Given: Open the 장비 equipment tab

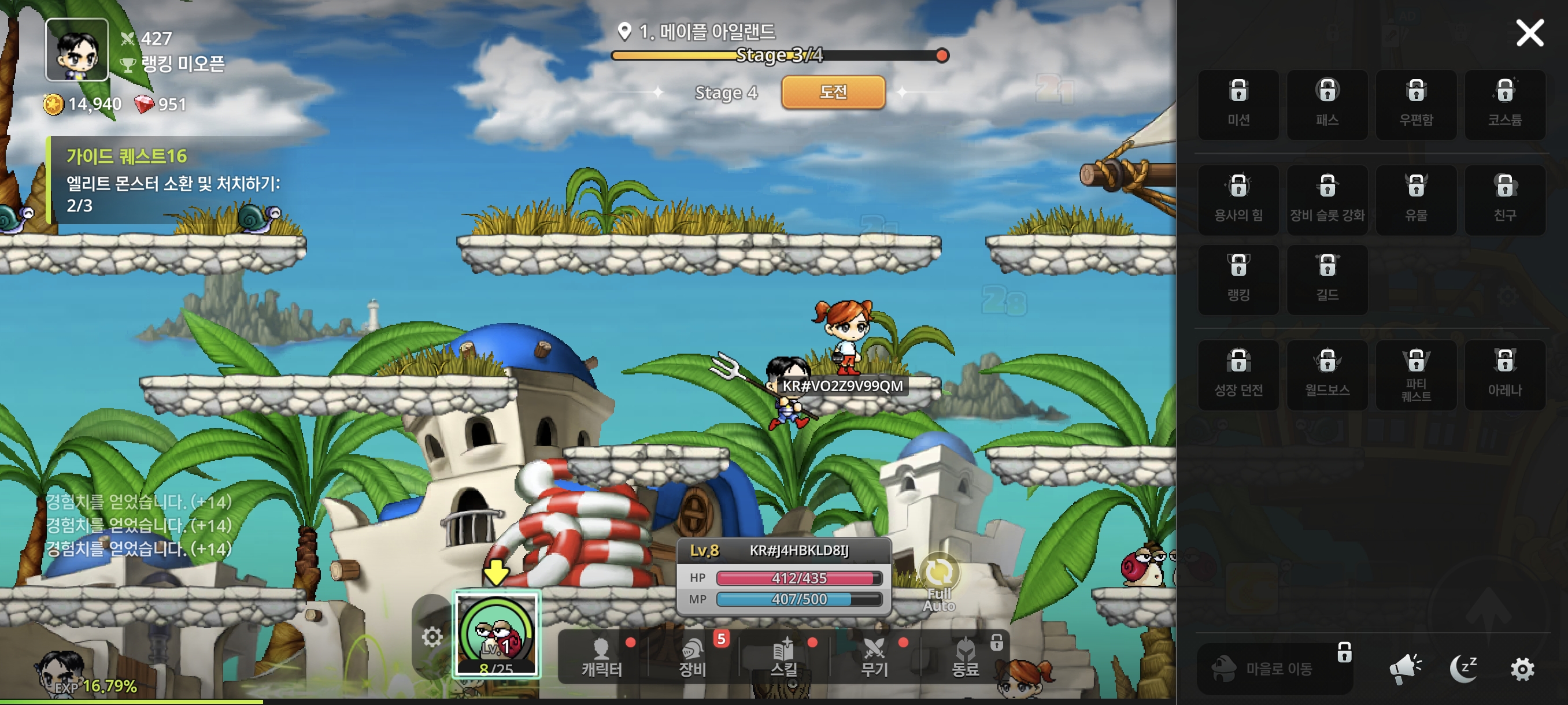Looking at the screenshot, I should point(692,658).
